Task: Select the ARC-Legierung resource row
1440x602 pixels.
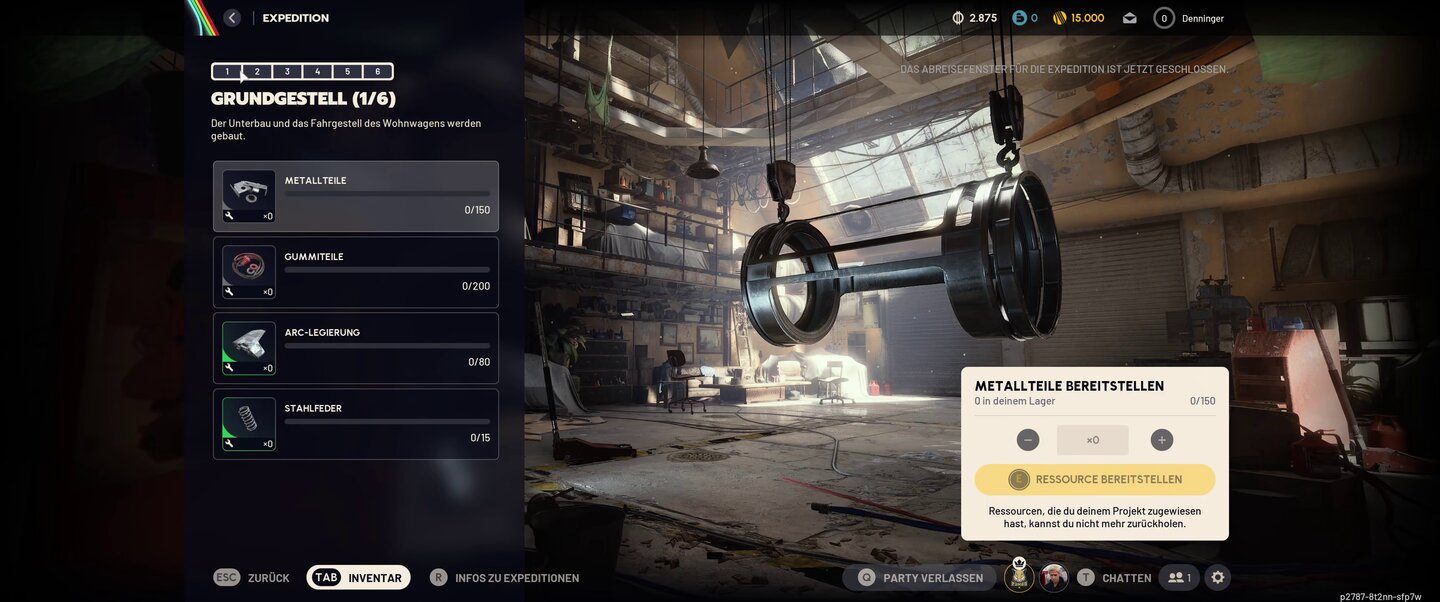Action: click(356, 348)
